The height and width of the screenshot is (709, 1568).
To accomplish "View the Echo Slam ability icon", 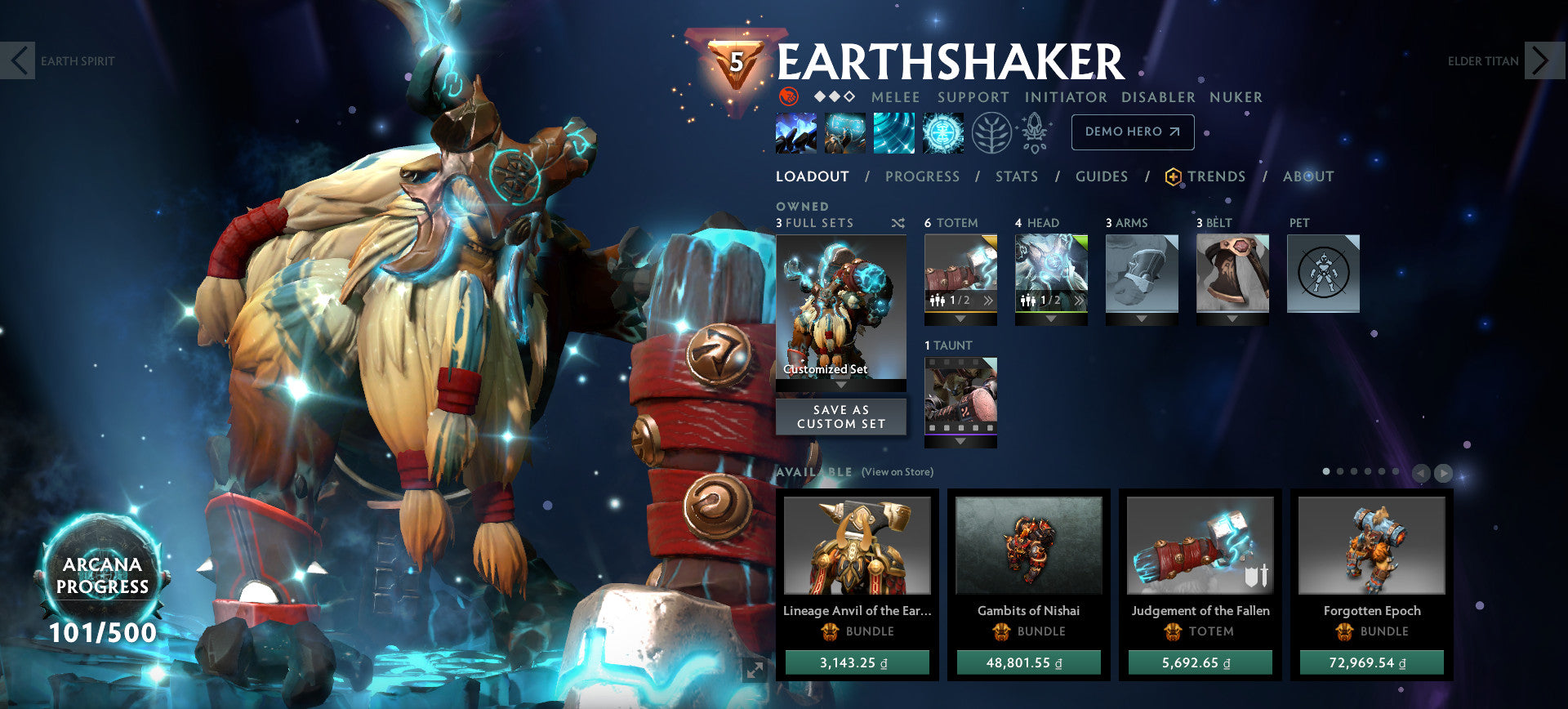I will [942, 132].
